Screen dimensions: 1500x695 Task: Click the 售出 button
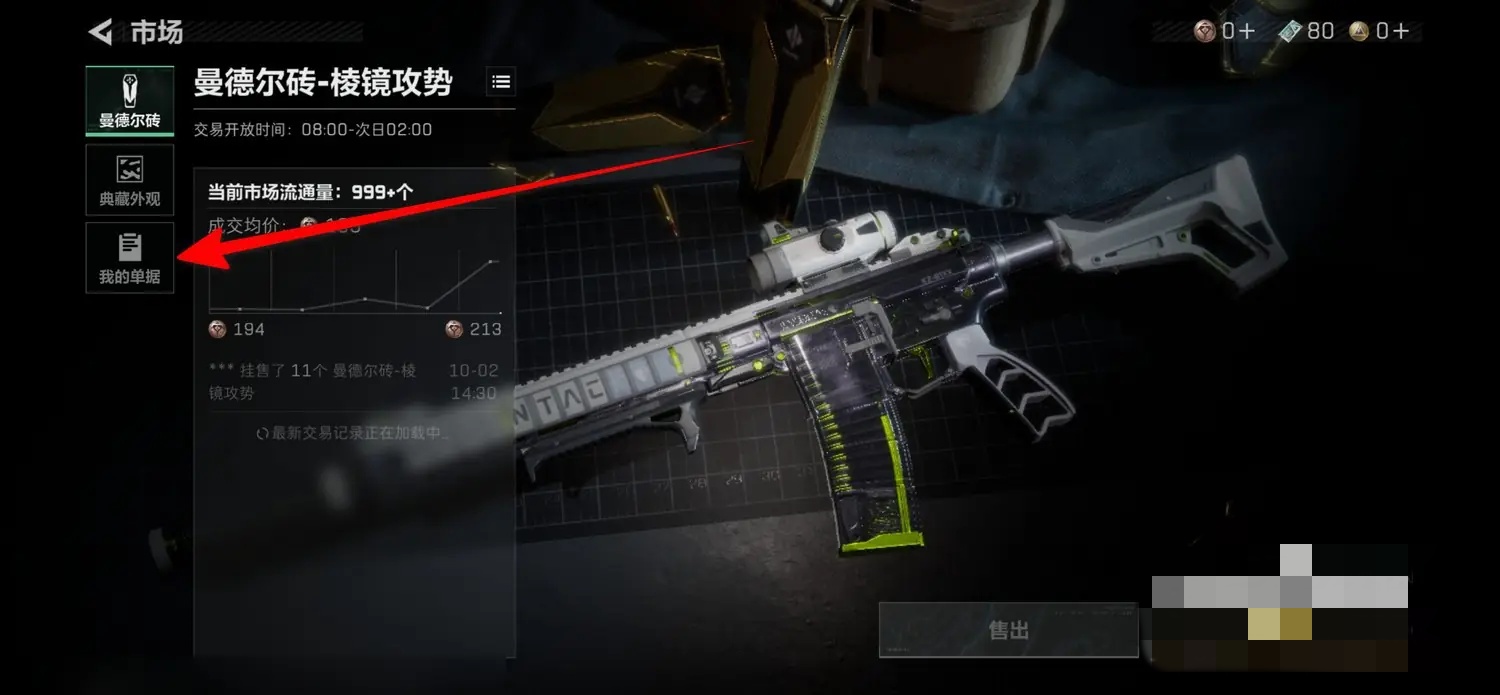1008,630
